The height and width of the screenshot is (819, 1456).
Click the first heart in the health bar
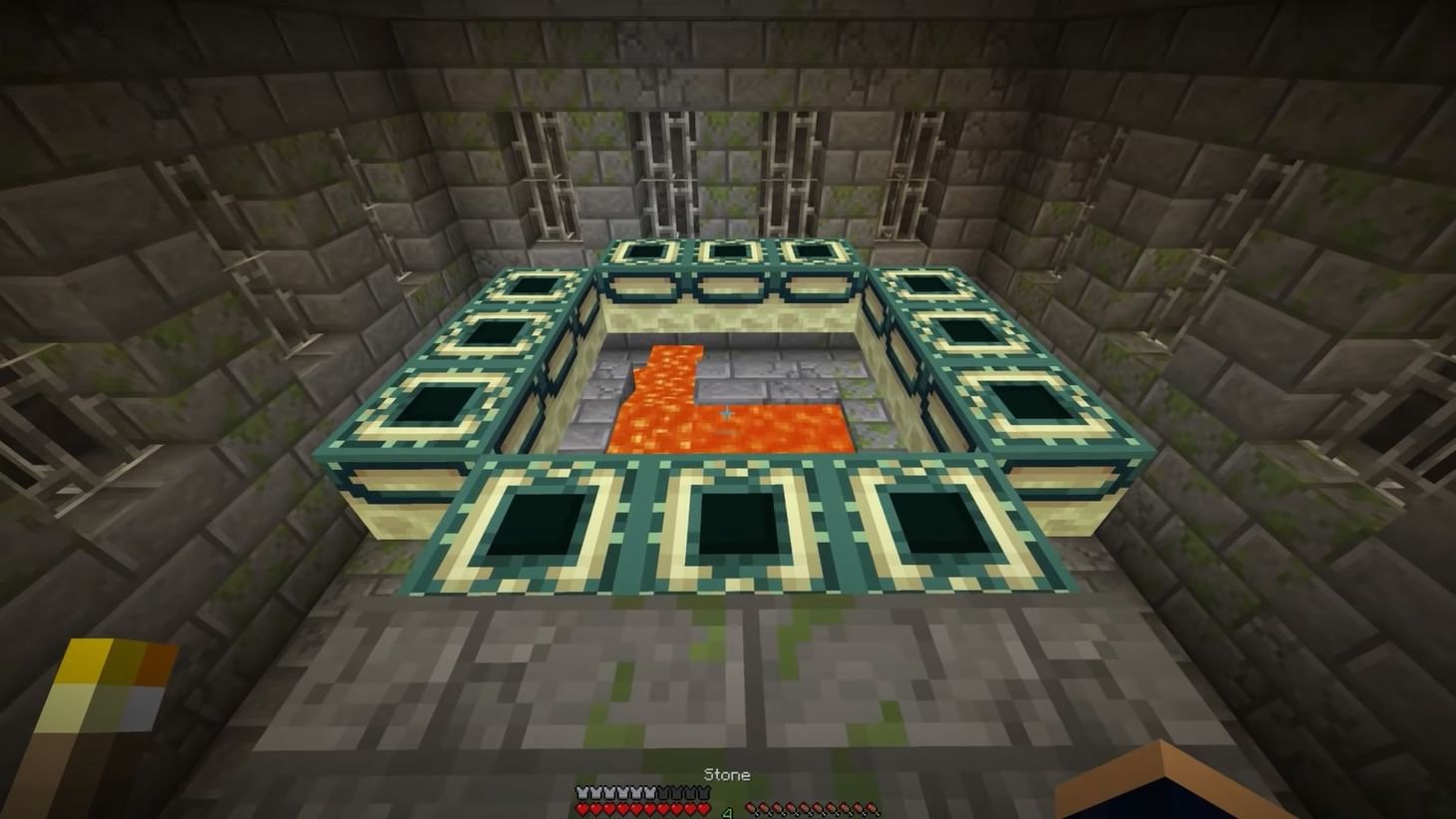click(581, 807)
